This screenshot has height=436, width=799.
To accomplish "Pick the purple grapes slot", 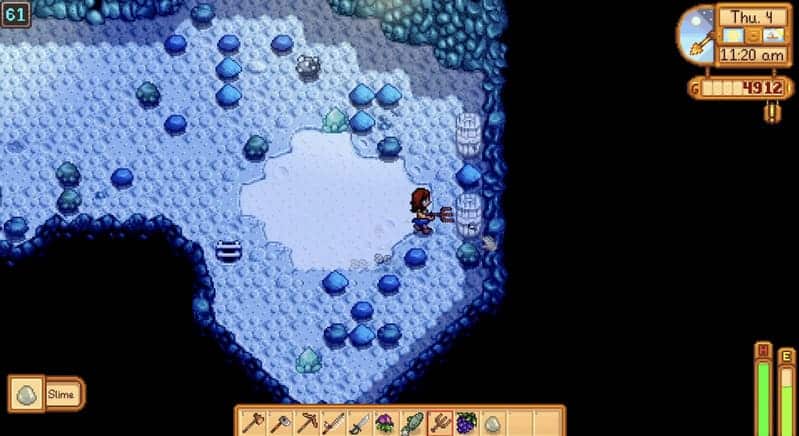I will click(x=466, y=422).
